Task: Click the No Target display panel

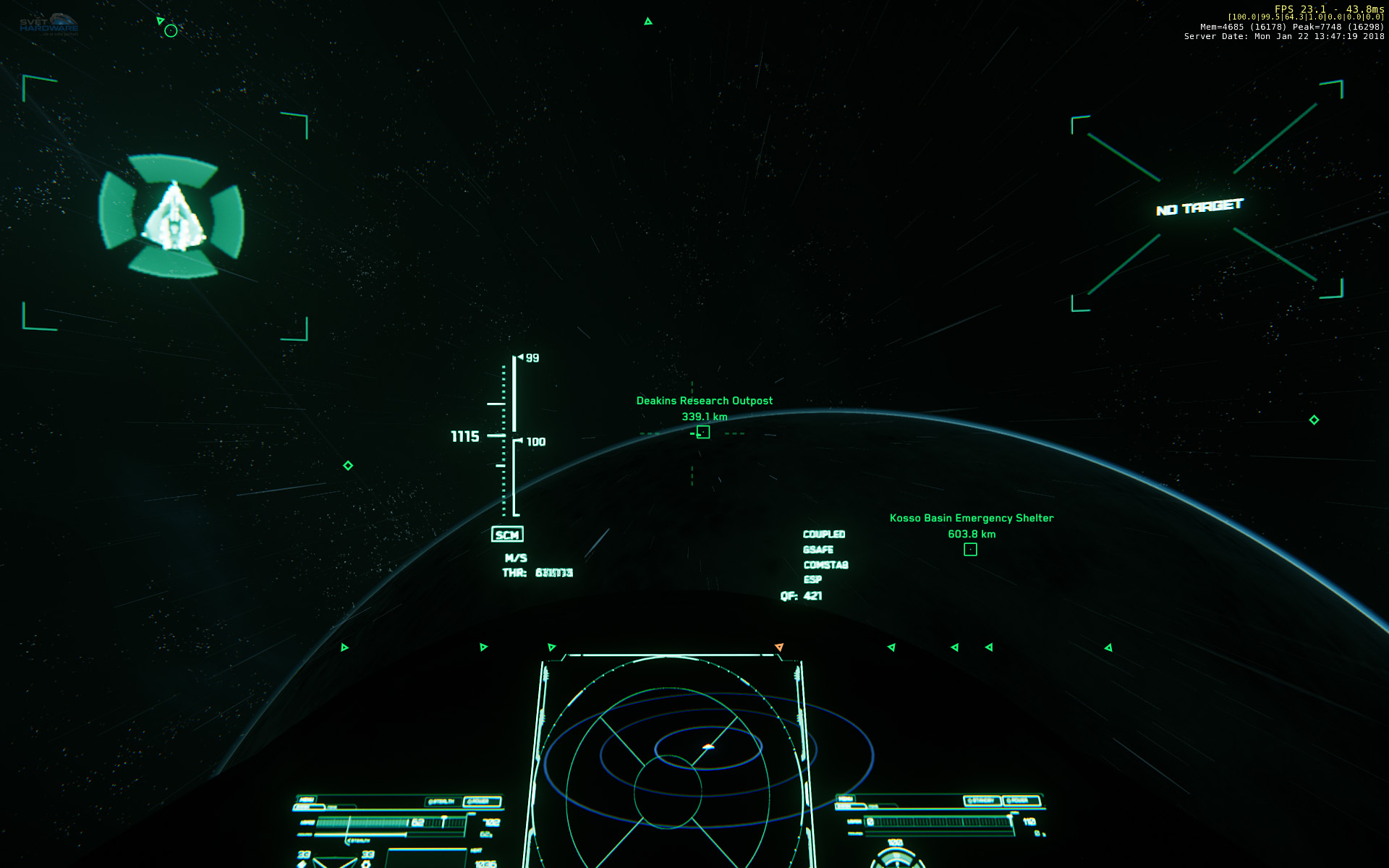Action: (x=1199, y=208)
